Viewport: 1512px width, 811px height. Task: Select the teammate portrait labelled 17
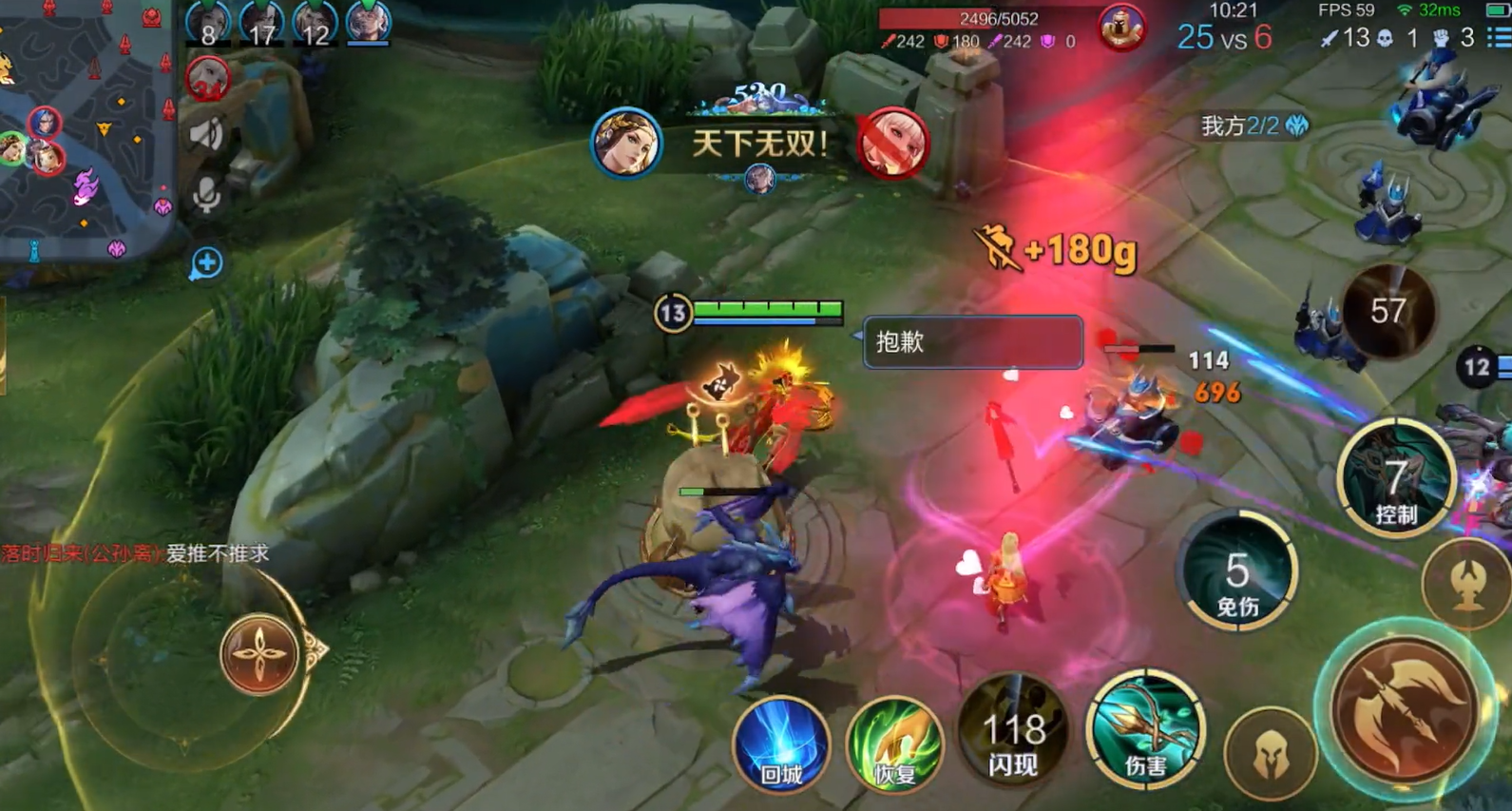[x=261, y=23]
